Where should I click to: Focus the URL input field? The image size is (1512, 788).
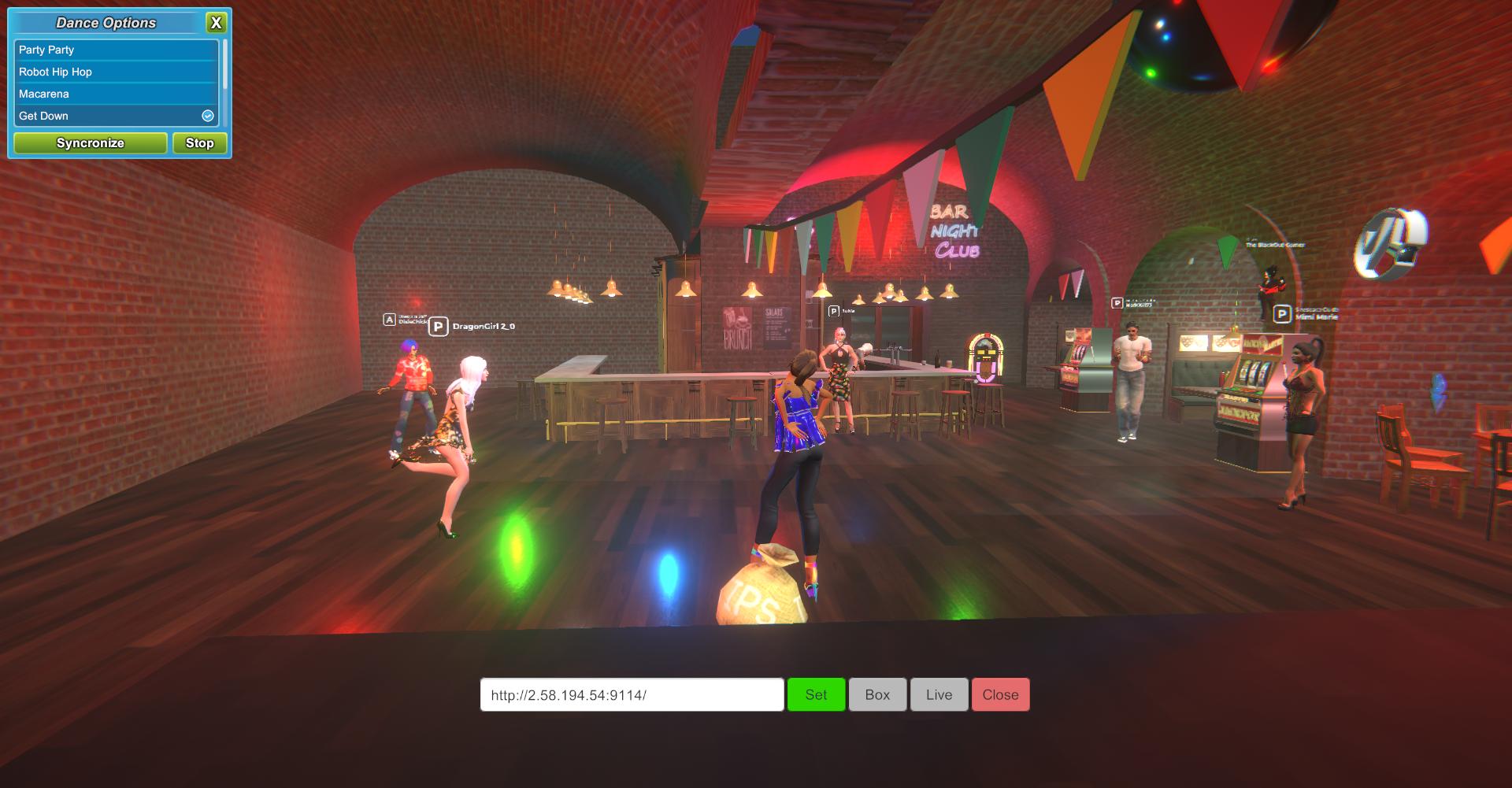tap(632, 695)
